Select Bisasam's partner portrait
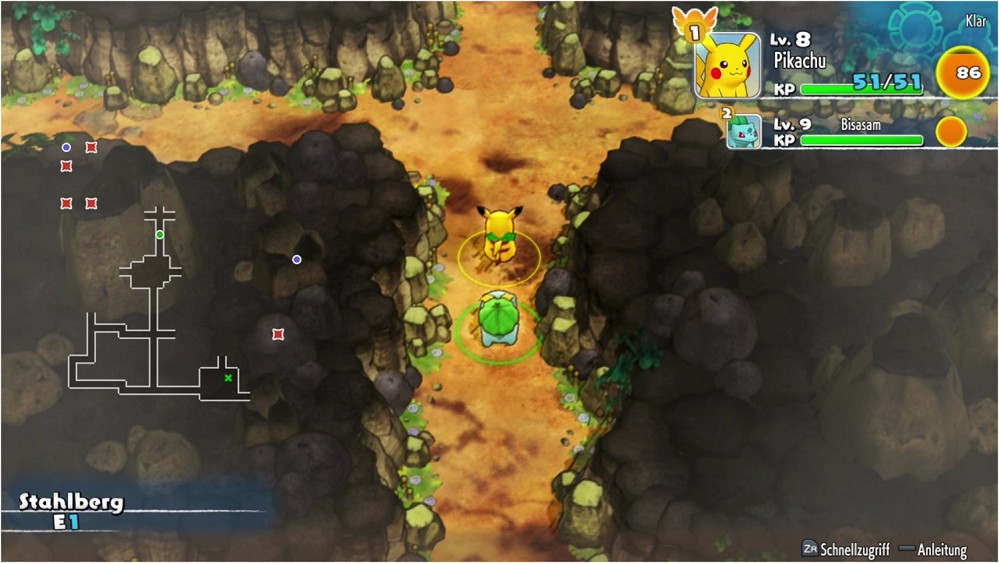The image size is (999, 563). [744, 131]
